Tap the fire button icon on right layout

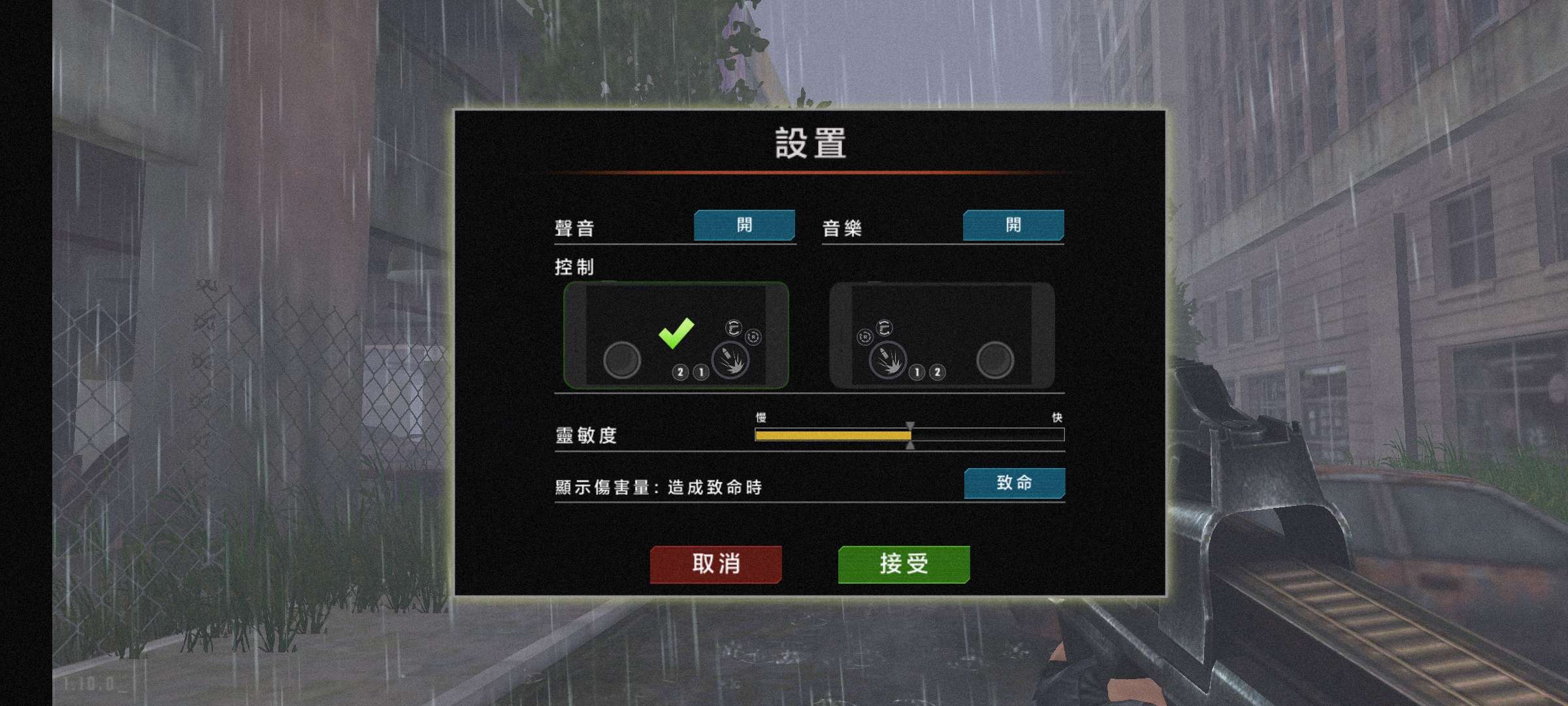pyautogui.click(x=888, y=361)
